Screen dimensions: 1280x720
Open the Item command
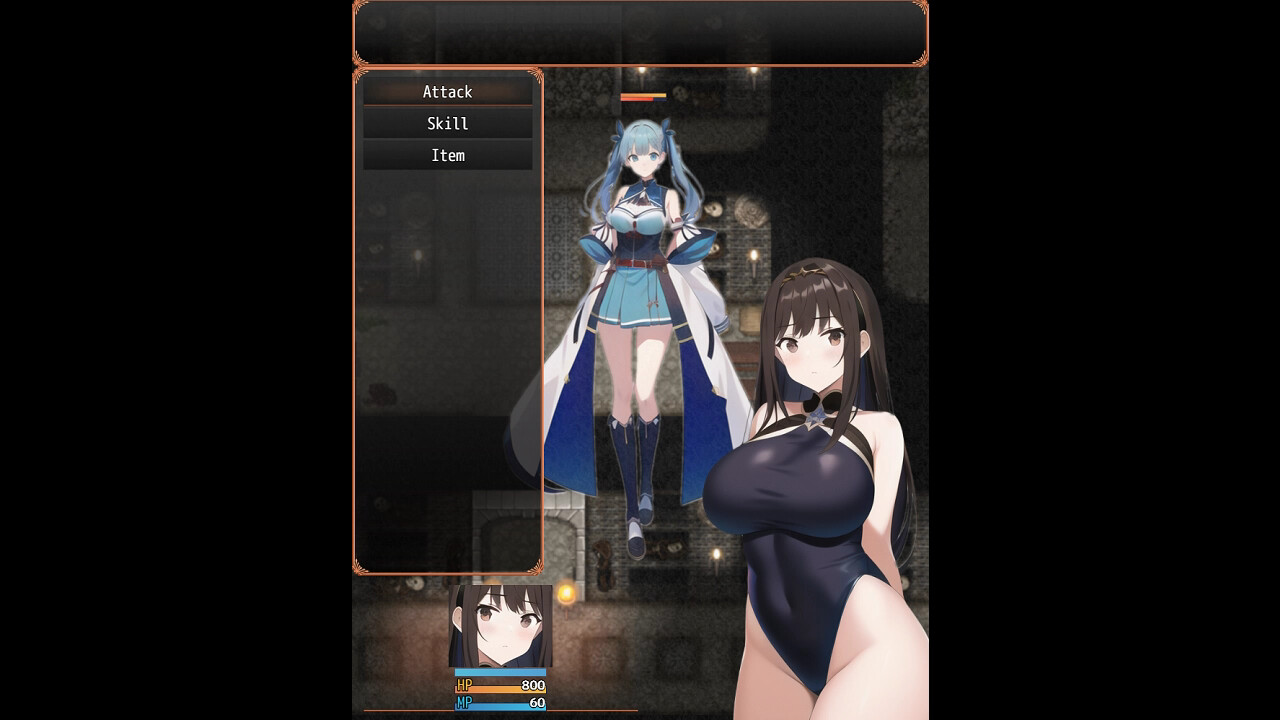447,155
